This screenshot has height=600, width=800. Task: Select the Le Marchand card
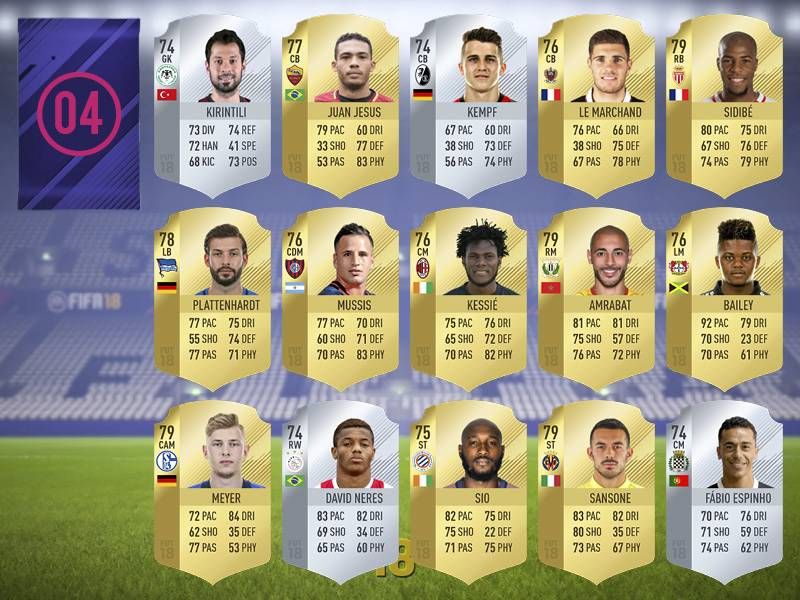pyautogui.click(x=596, y=100)
